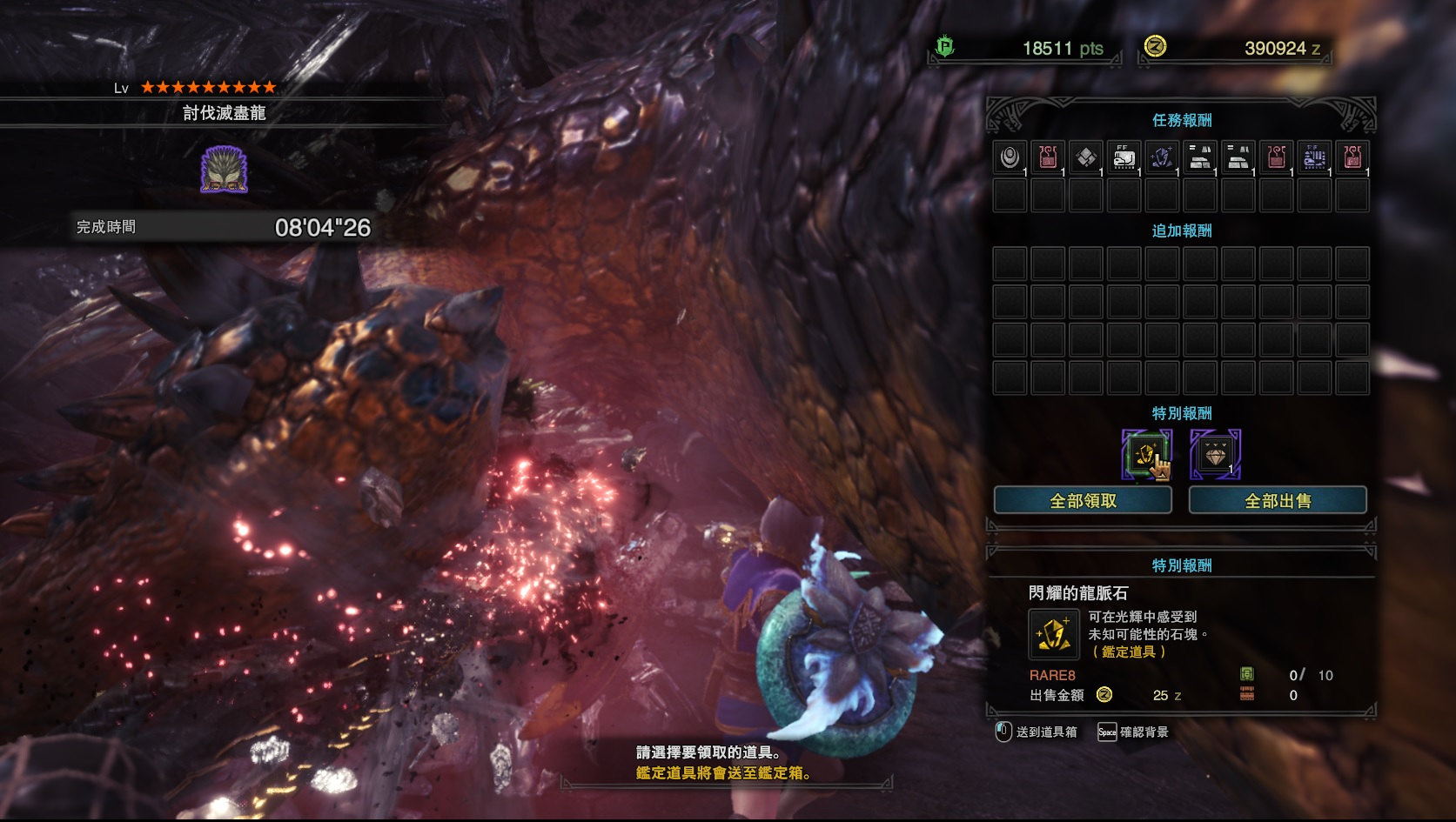1456x822 pixels.
Task: Pick the white shell reward item
Action: coord(1010,157)
